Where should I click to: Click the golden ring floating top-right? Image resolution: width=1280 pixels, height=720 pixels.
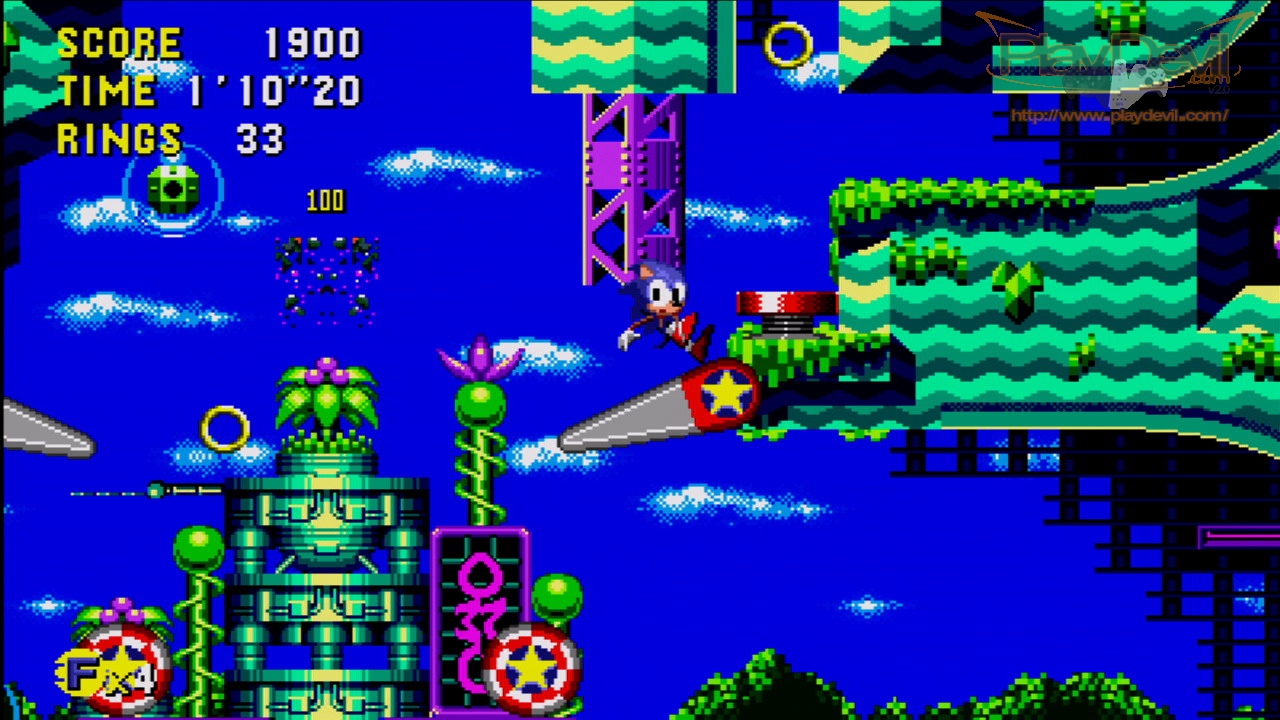point(790,45)
